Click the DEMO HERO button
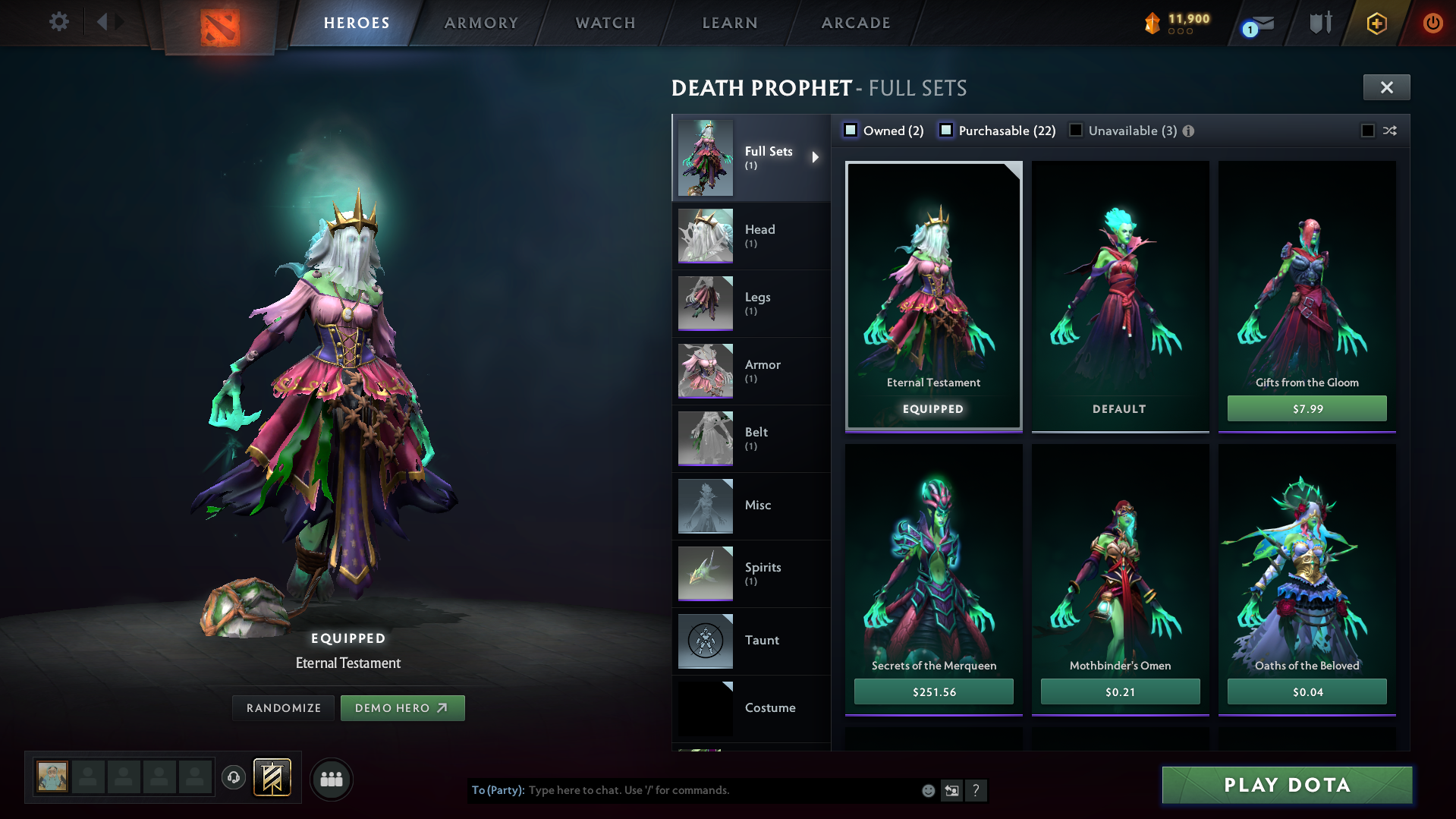 point(403,707)
